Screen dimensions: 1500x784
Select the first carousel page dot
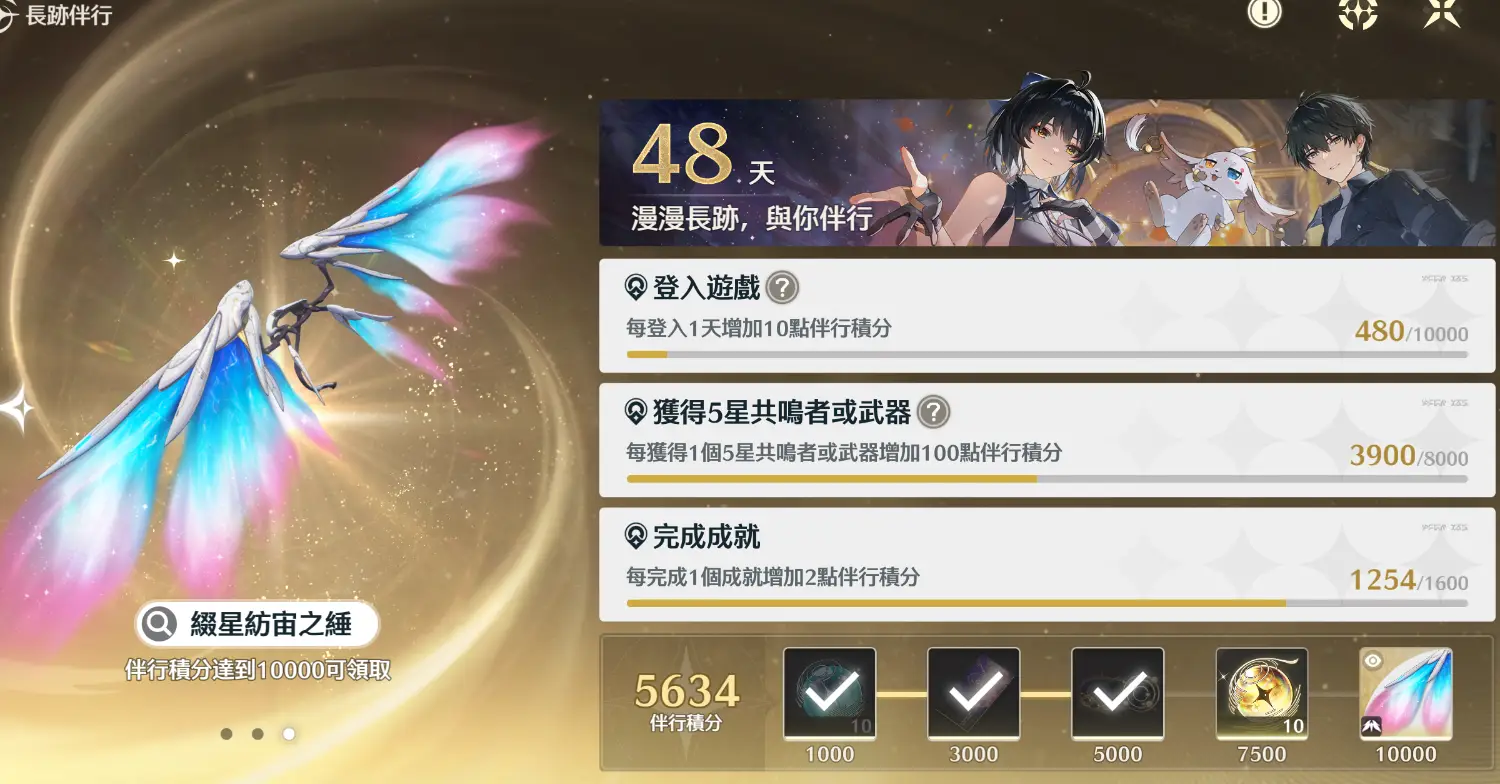tap(226, 734)
